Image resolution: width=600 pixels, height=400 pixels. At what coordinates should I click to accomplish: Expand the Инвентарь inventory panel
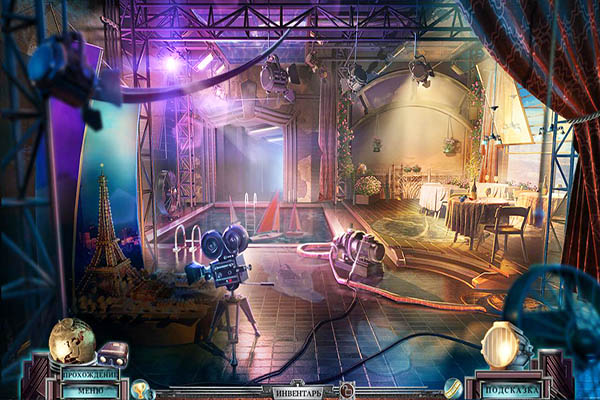(x=299, y=392)
